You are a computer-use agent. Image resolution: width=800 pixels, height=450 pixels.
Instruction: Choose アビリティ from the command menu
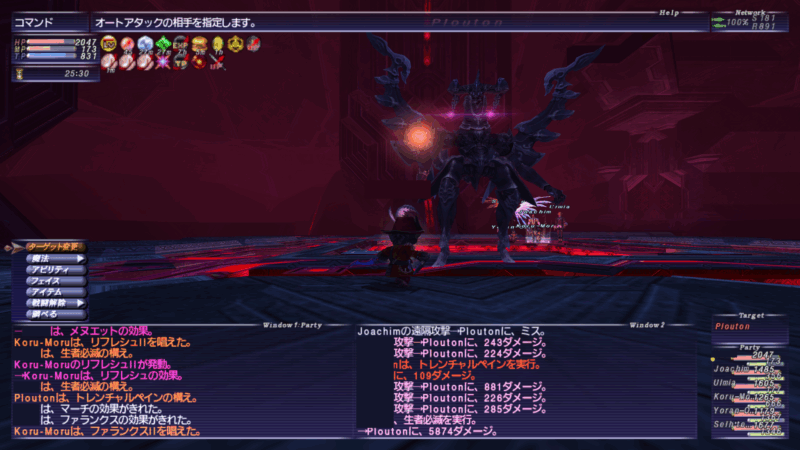(50, 269)
